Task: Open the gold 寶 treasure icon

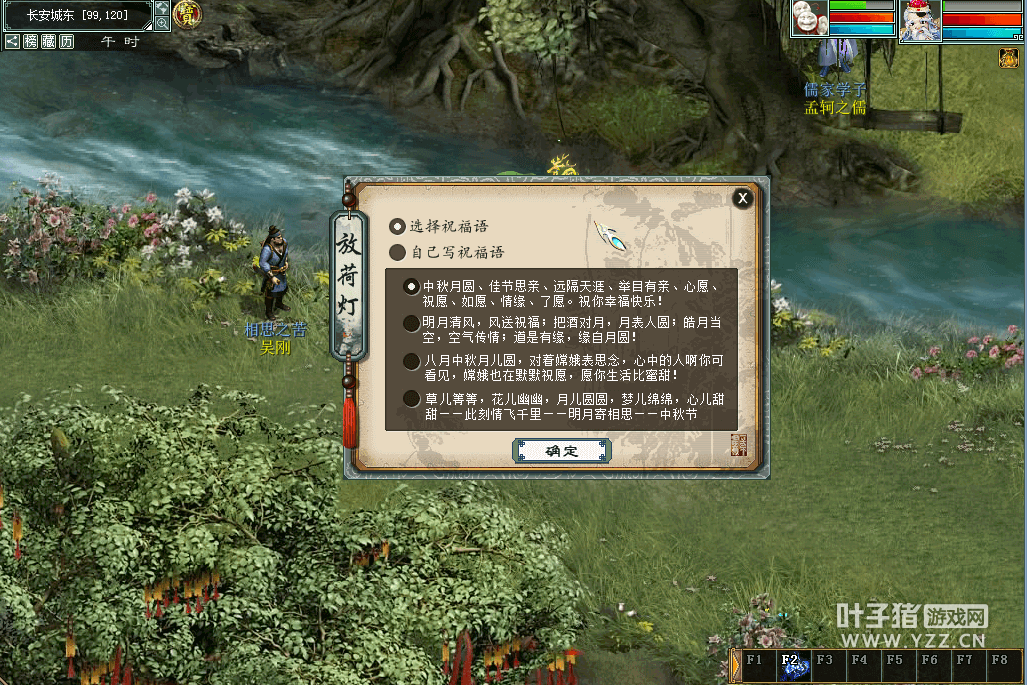Action: 186,14
